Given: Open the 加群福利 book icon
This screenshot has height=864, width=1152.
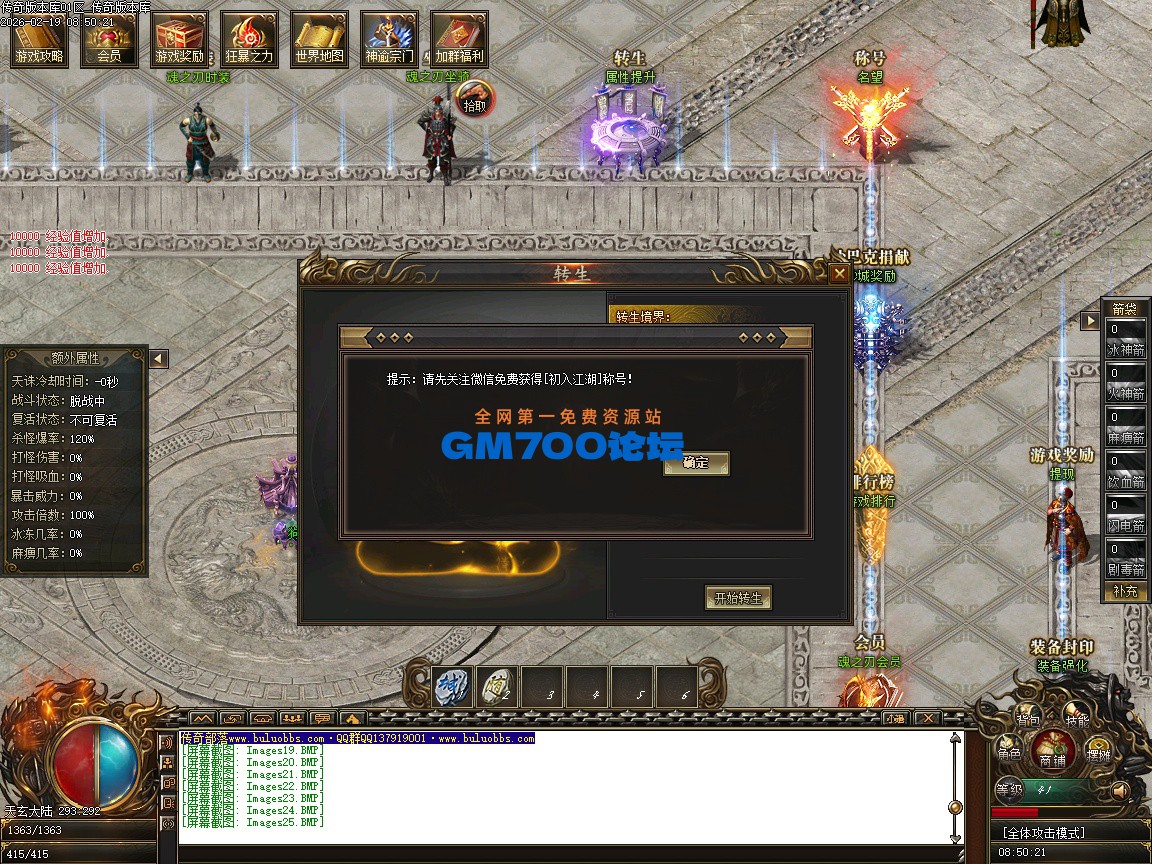Looking at the screenshot, I should point(459,40).
